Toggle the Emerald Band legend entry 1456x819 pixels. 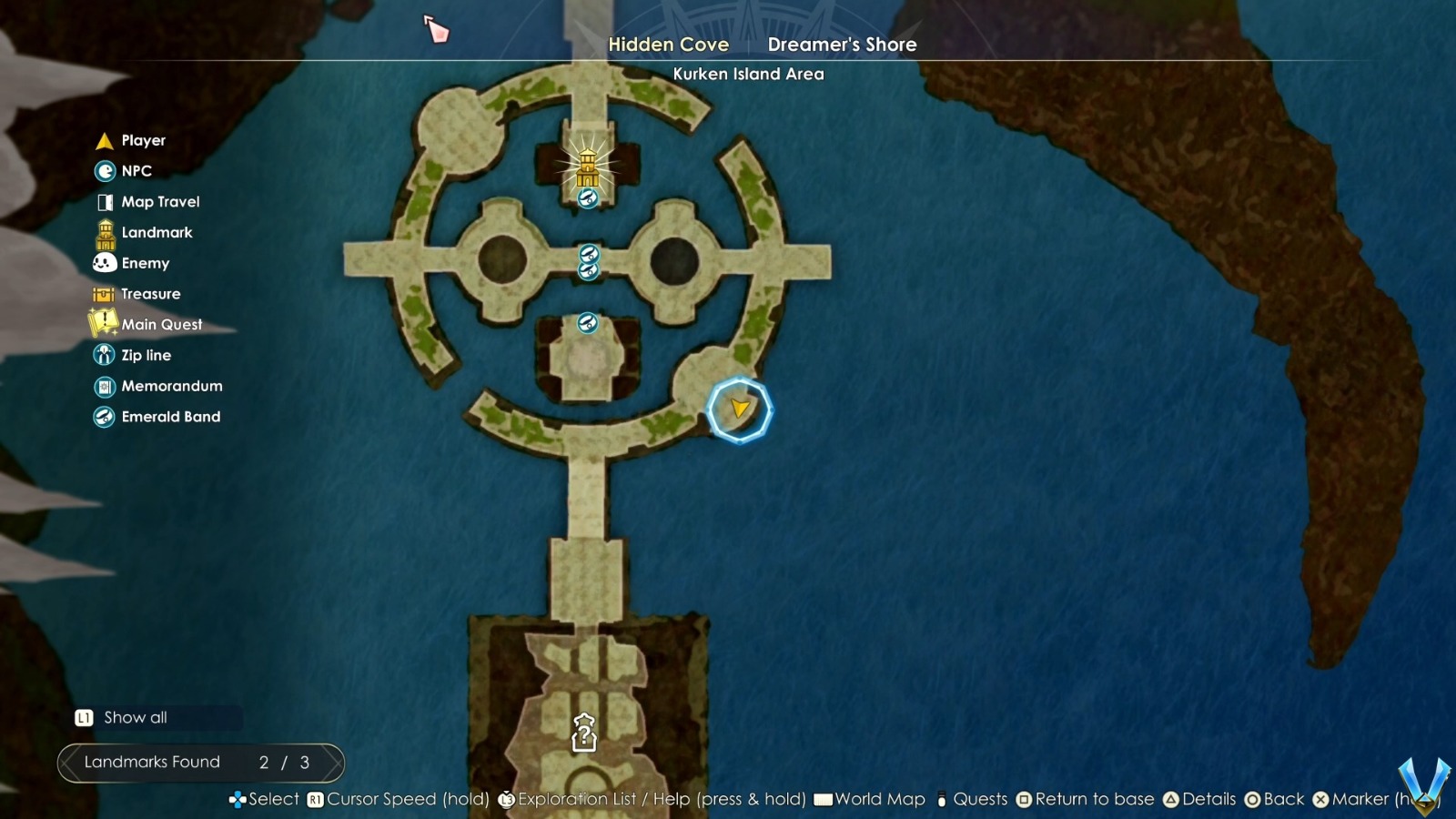point(105,417)
